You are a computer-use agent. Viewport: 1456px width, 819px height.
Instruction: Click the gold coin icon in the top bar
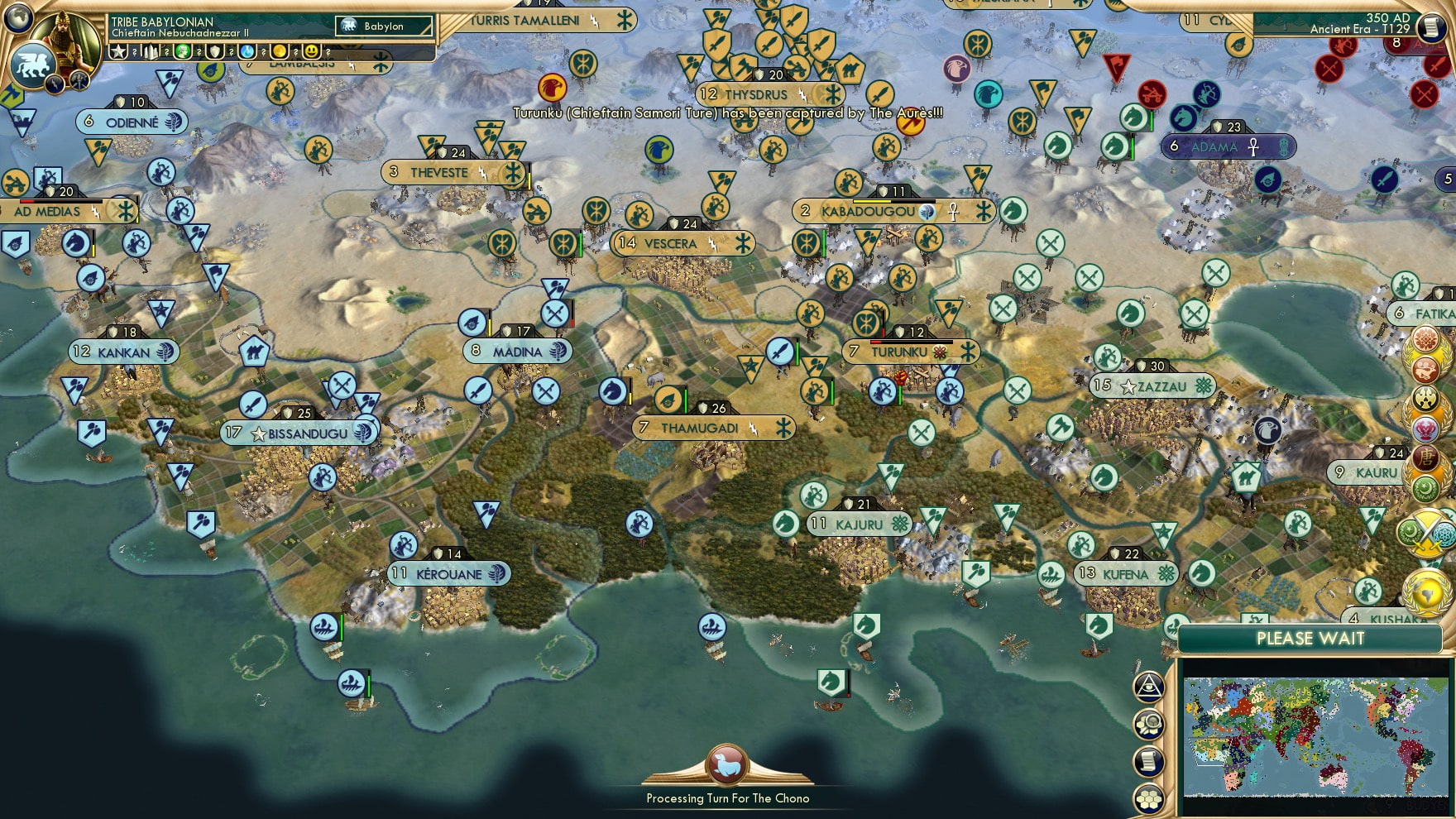(x=278, y=52)
